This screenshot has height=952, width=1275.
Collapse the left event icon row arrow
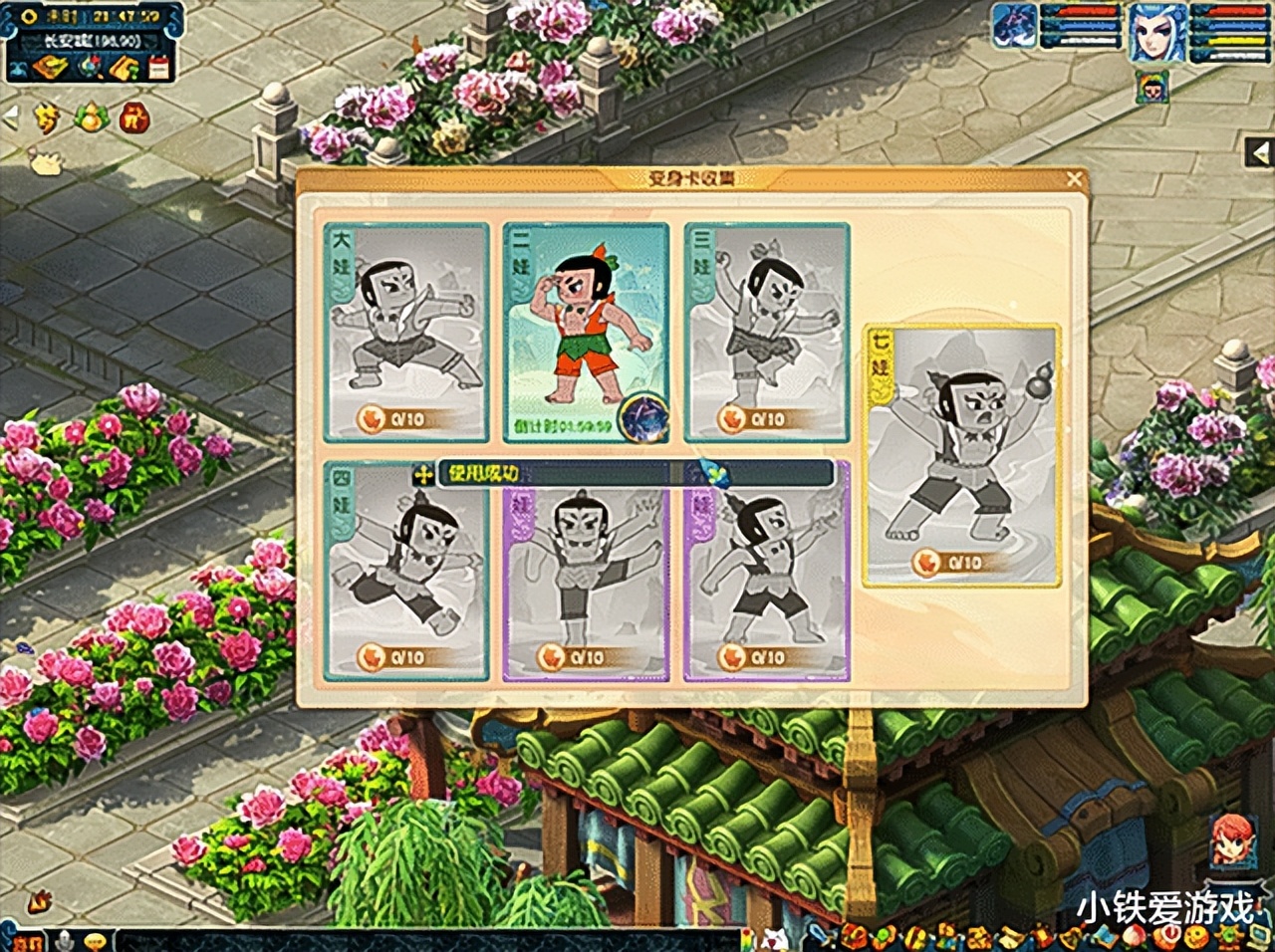tap(11, 118)
